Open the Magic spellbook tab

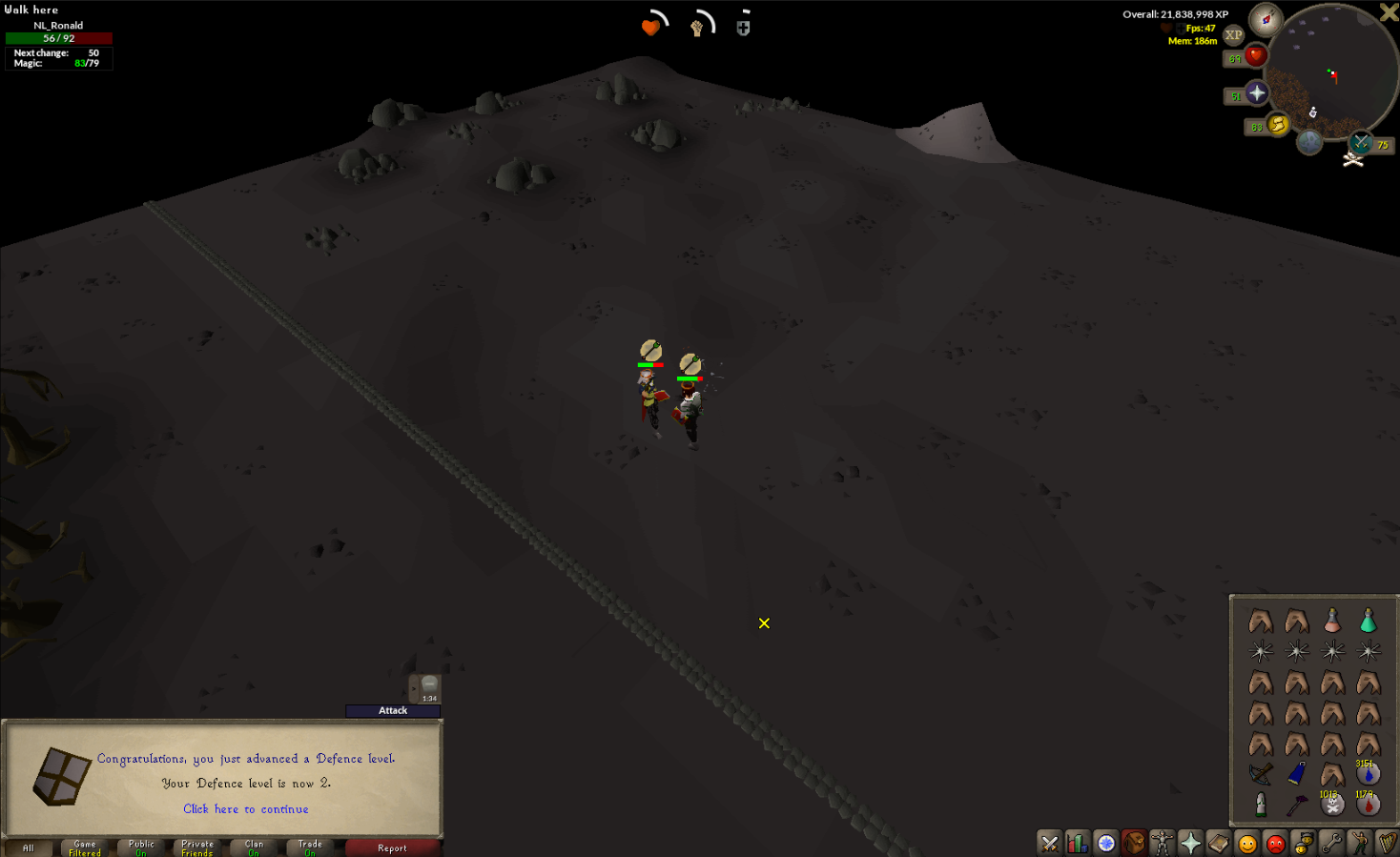click(x=1218, y=843)
